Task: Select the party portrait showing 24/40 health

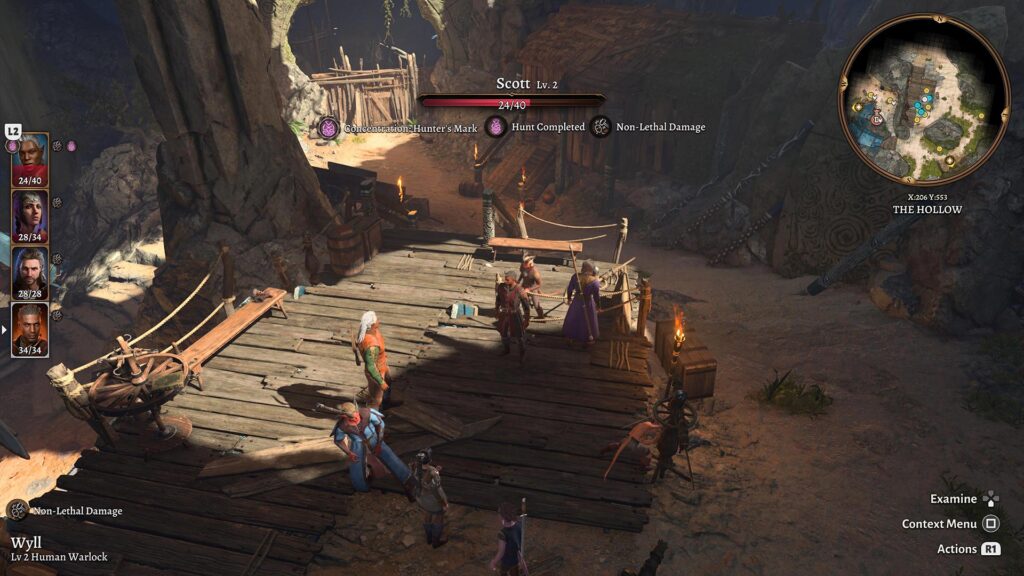Action: [x=30, y=158]
